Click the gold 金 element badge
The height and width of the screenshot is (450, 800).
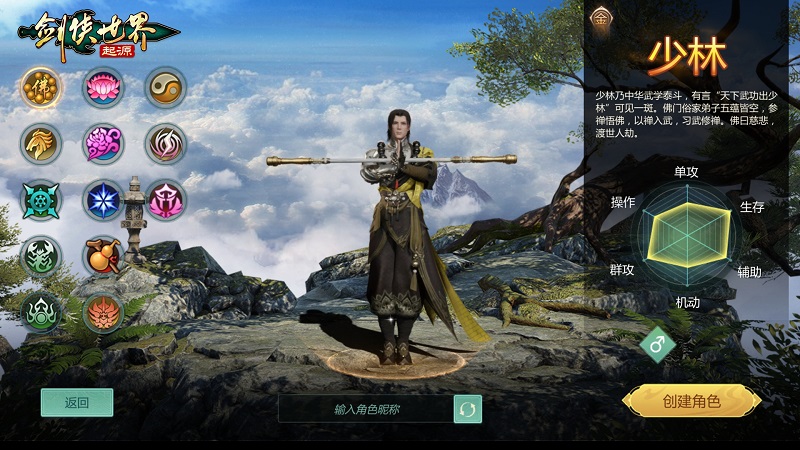pos(601,17)
